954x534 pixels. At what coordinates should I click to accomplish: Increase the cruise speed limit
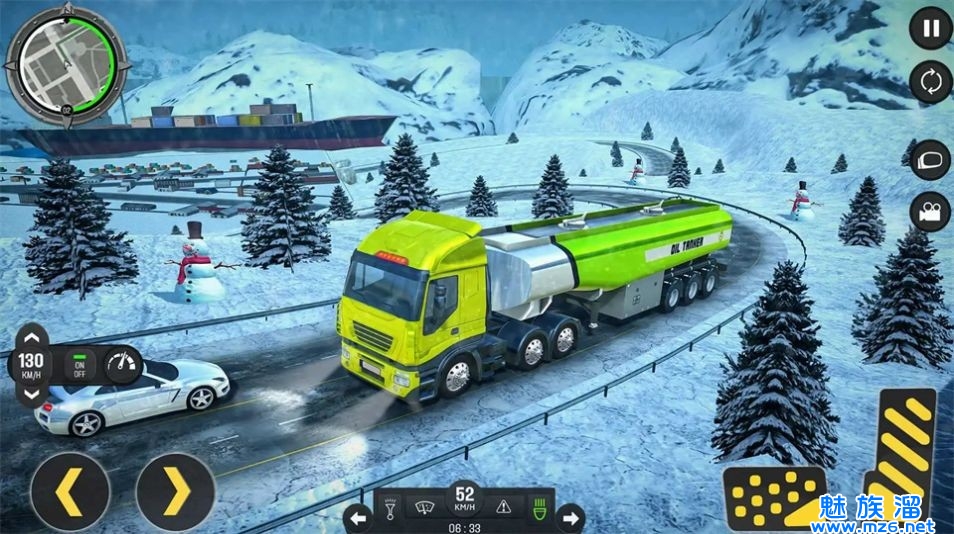tap(32, 337)
